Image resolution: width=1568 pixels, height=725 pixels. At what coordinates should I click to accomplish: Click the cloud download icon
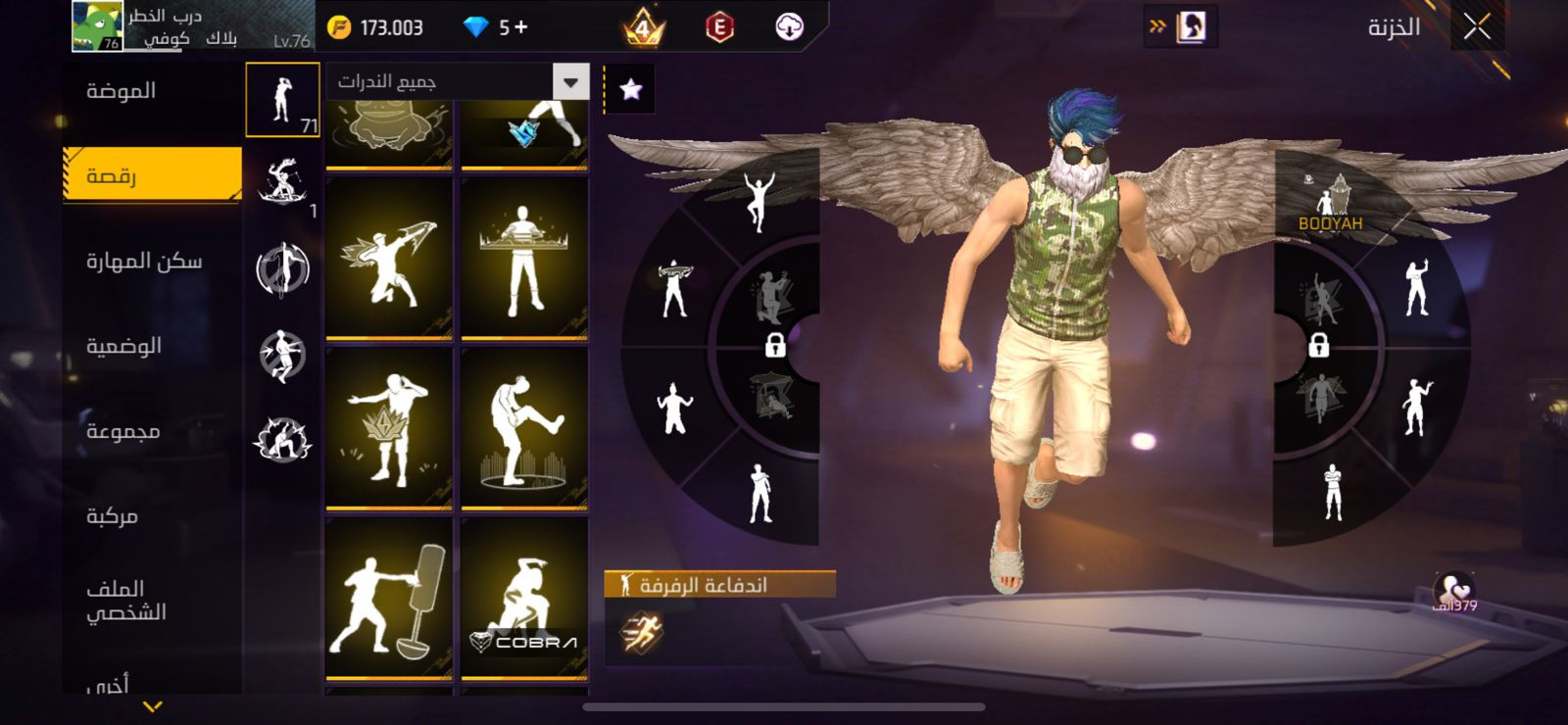pyautogui.click(x=789, y=27)
